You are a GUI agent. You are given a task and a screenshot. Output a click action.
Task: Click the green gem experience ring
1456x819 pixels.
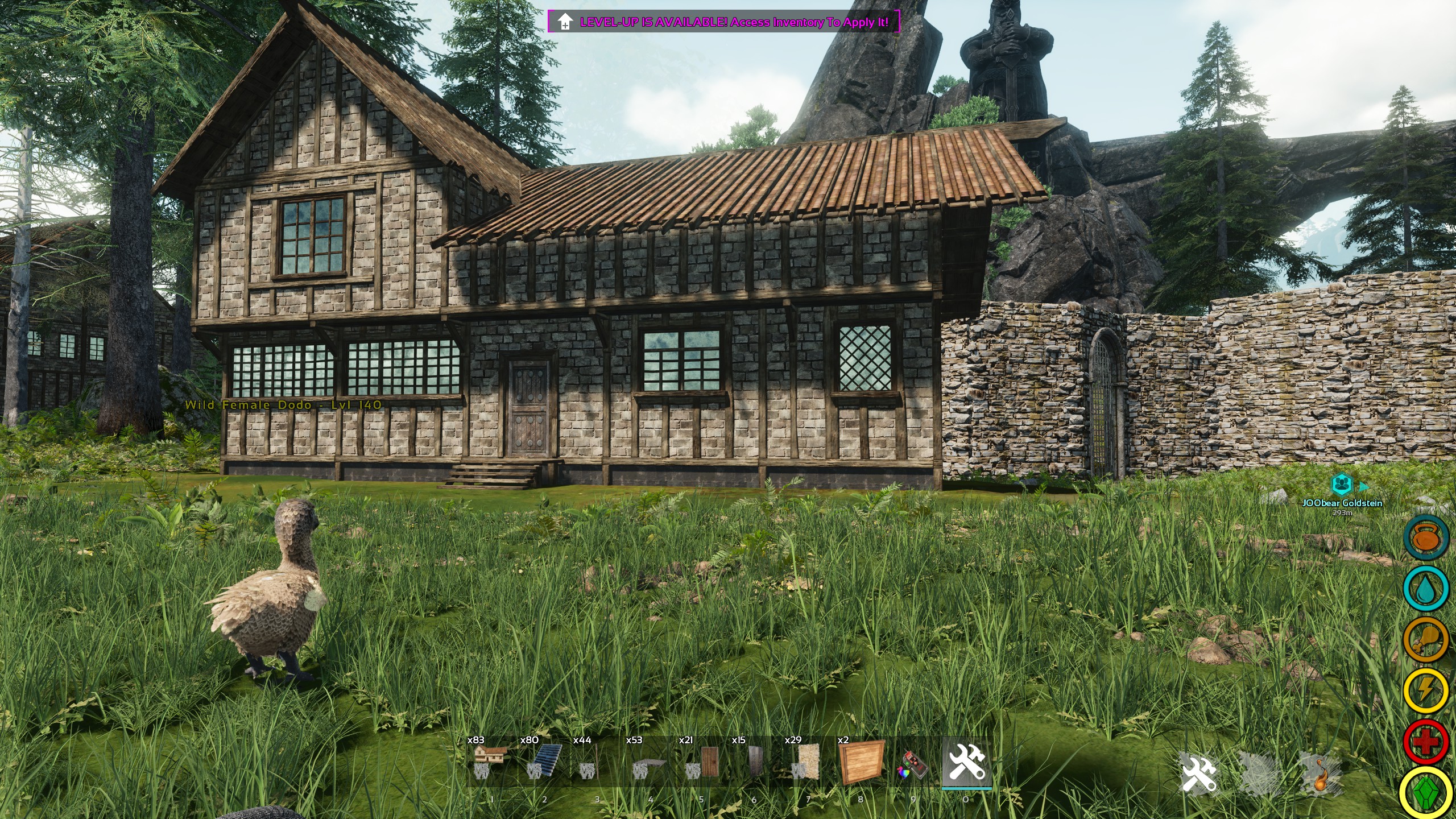[1426, 793]
